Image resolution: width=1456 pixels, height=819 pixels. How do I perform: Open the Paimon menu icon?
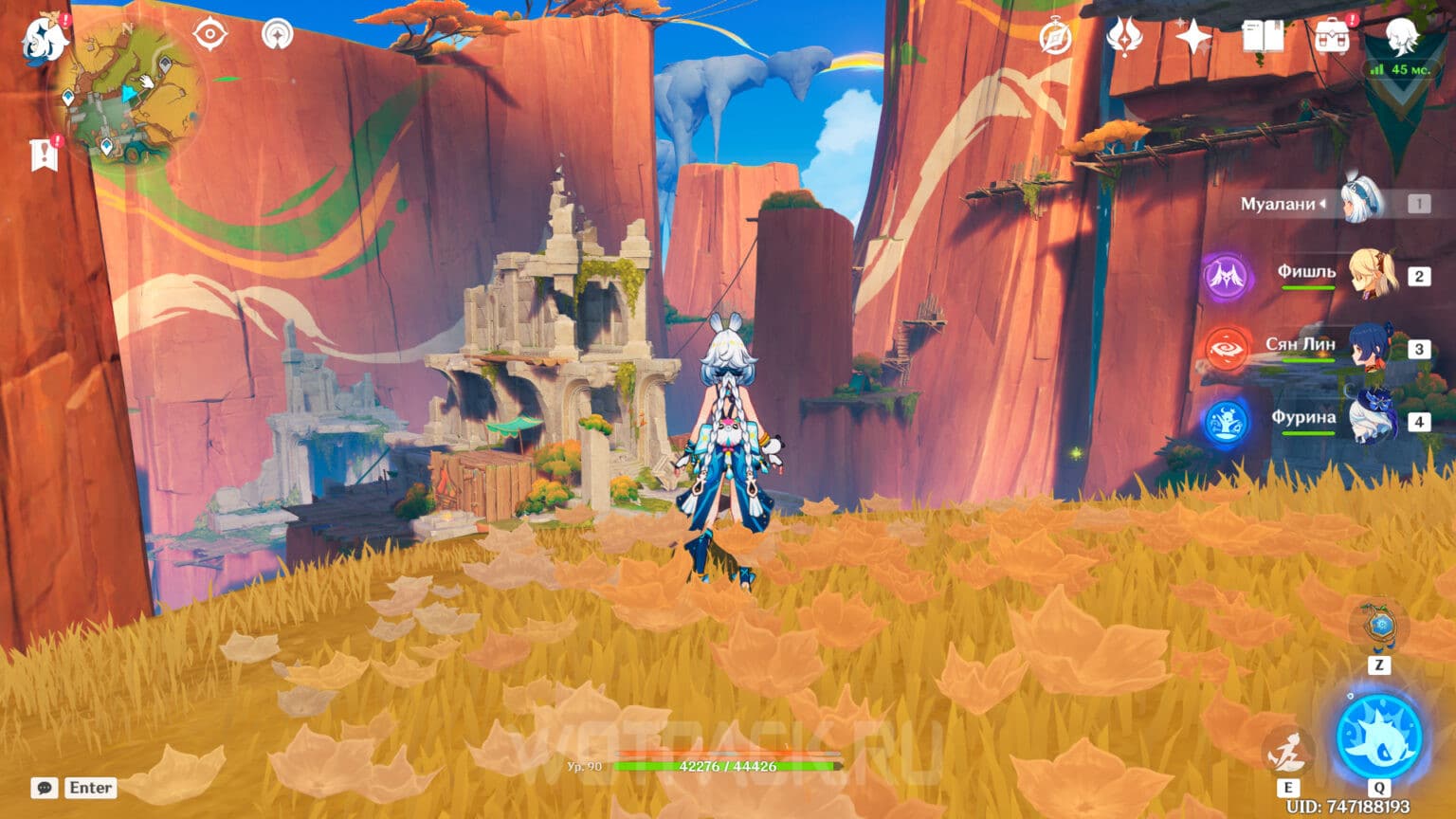41,38
